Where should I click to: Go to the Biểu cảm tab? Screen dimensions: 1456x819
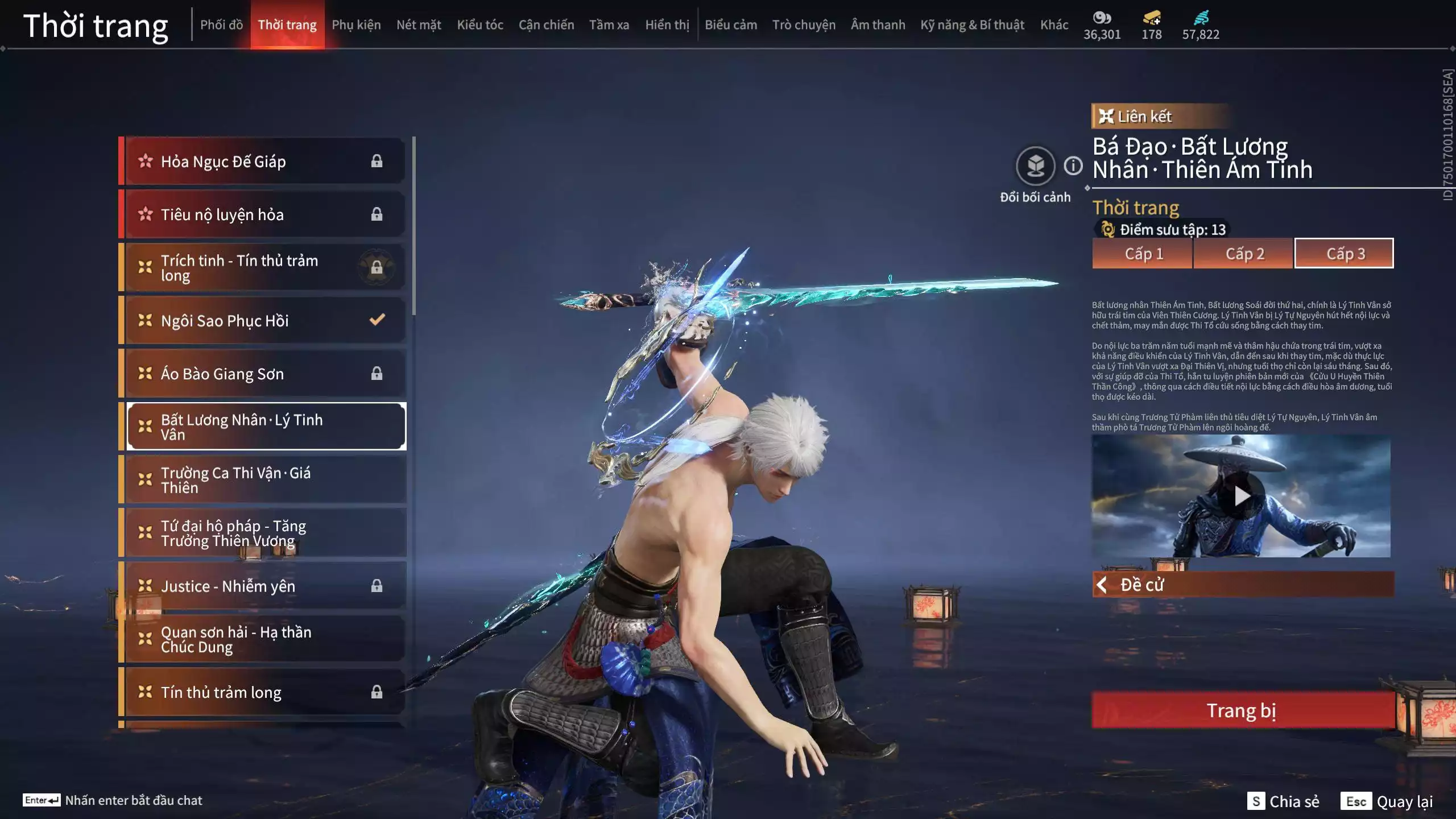click(731, 25)
